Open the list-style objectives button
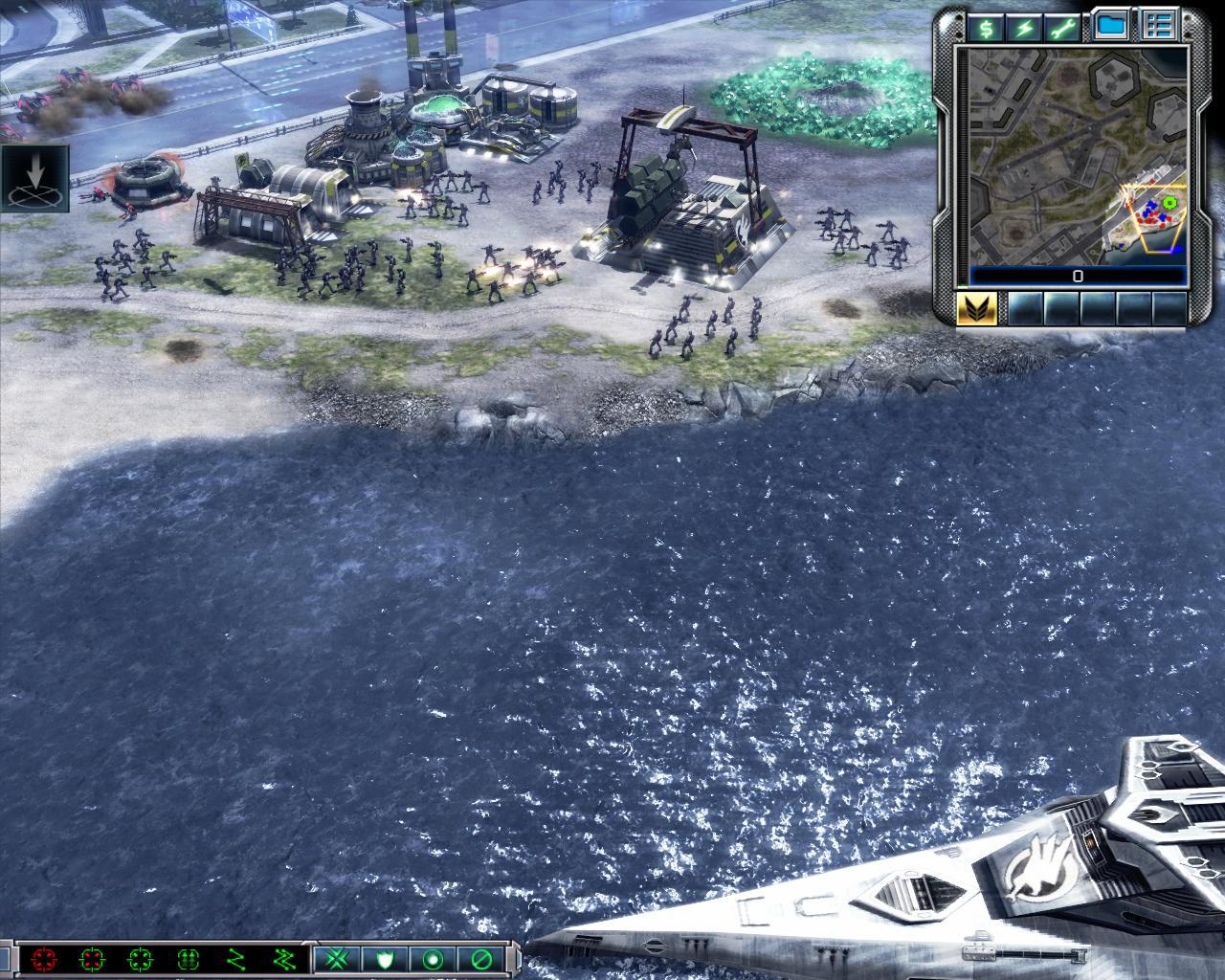Image resolution: width=1225 pixels, height=980 pixels. click(x=1160, y=26)
